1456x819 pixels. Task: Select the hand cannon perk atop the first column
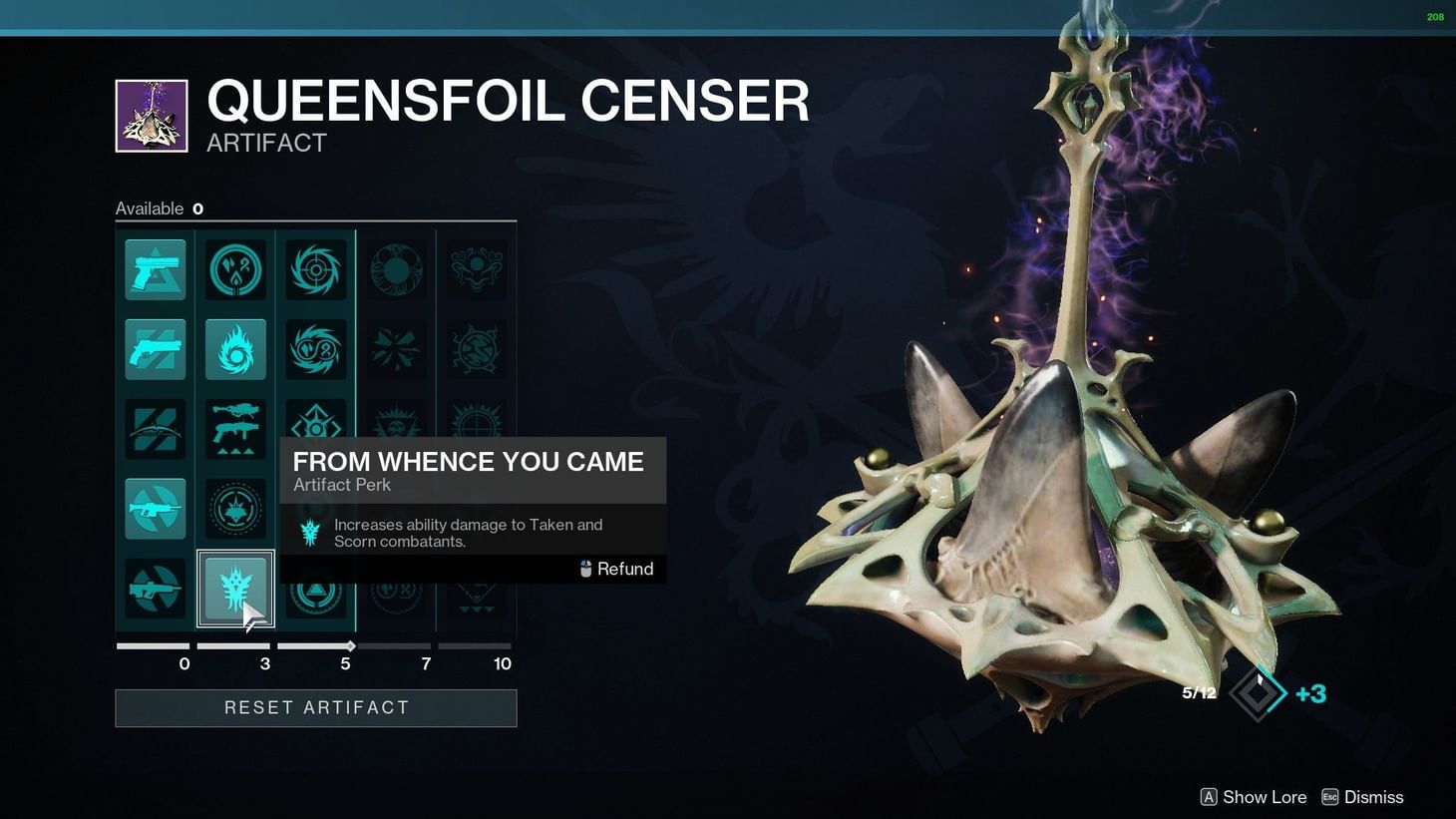point(155,269)
